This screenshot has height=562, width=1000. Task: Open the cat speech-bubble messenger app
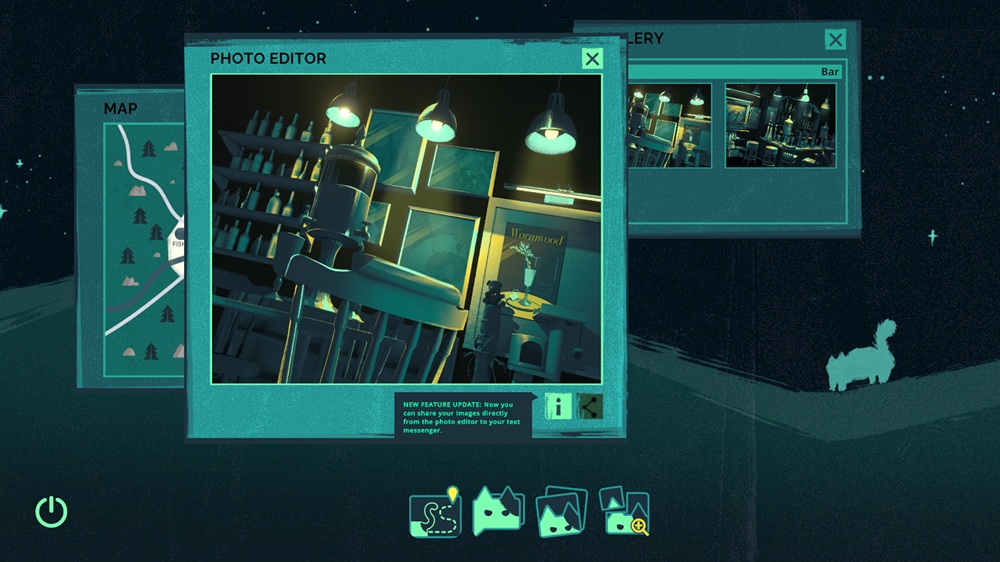(x=497, y=511)
